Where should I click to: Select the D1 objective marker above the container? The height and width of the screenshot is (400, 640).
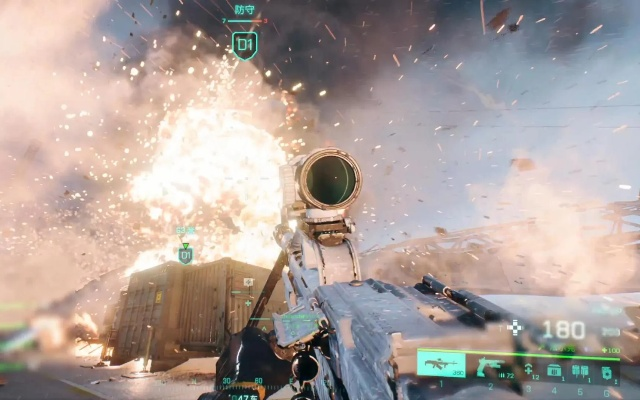(185, 255)
